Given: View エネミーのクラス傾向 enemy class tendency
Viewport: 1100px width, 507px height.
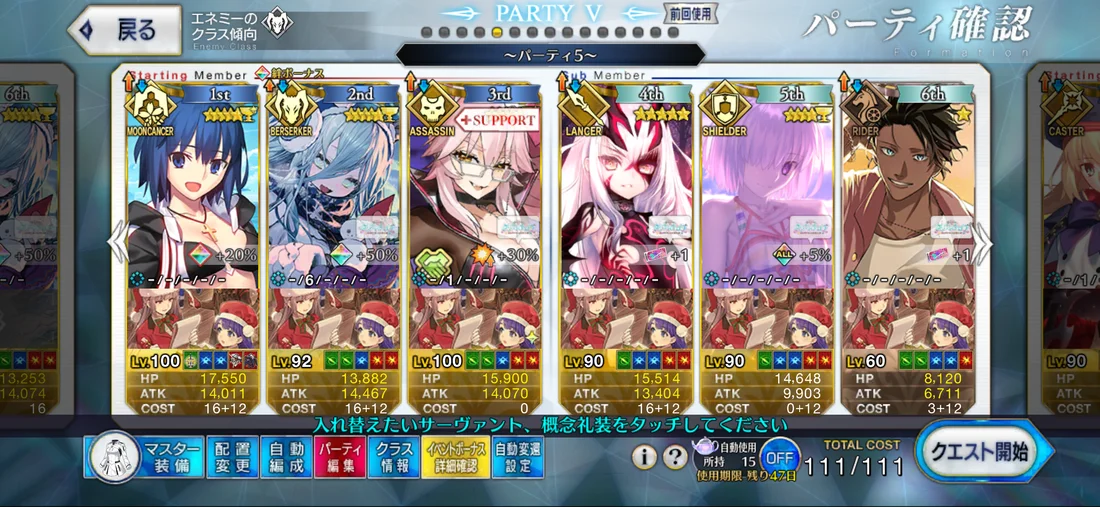Looking at the screenshot, I should click(242, 27).
